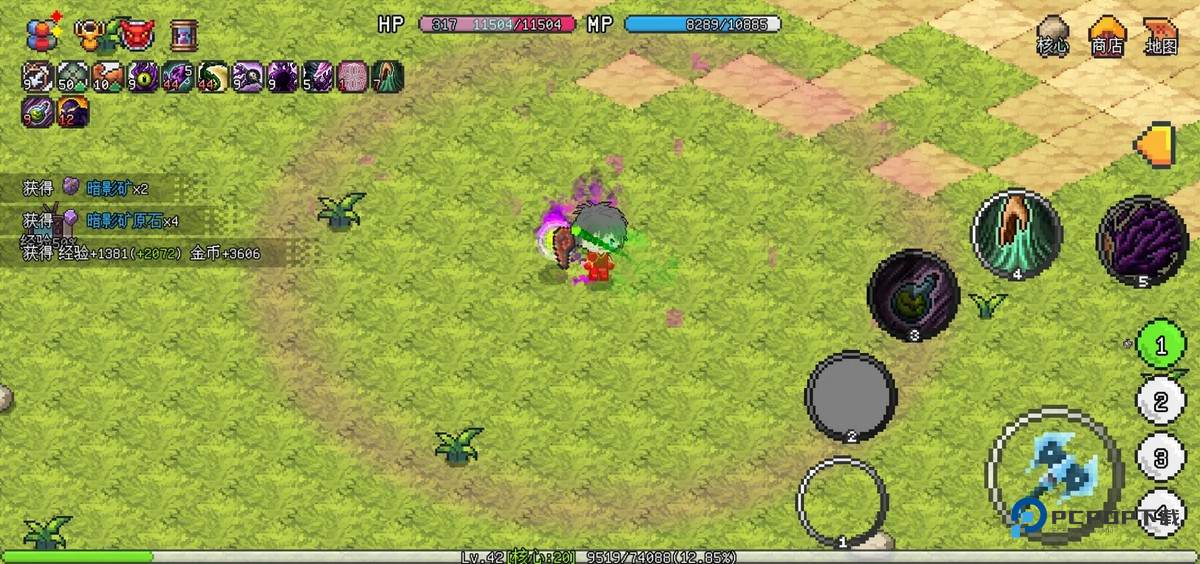Open the 核心 core menu
The width and height of the screenshot is (1200, 564).
[x=1052, y=35]
